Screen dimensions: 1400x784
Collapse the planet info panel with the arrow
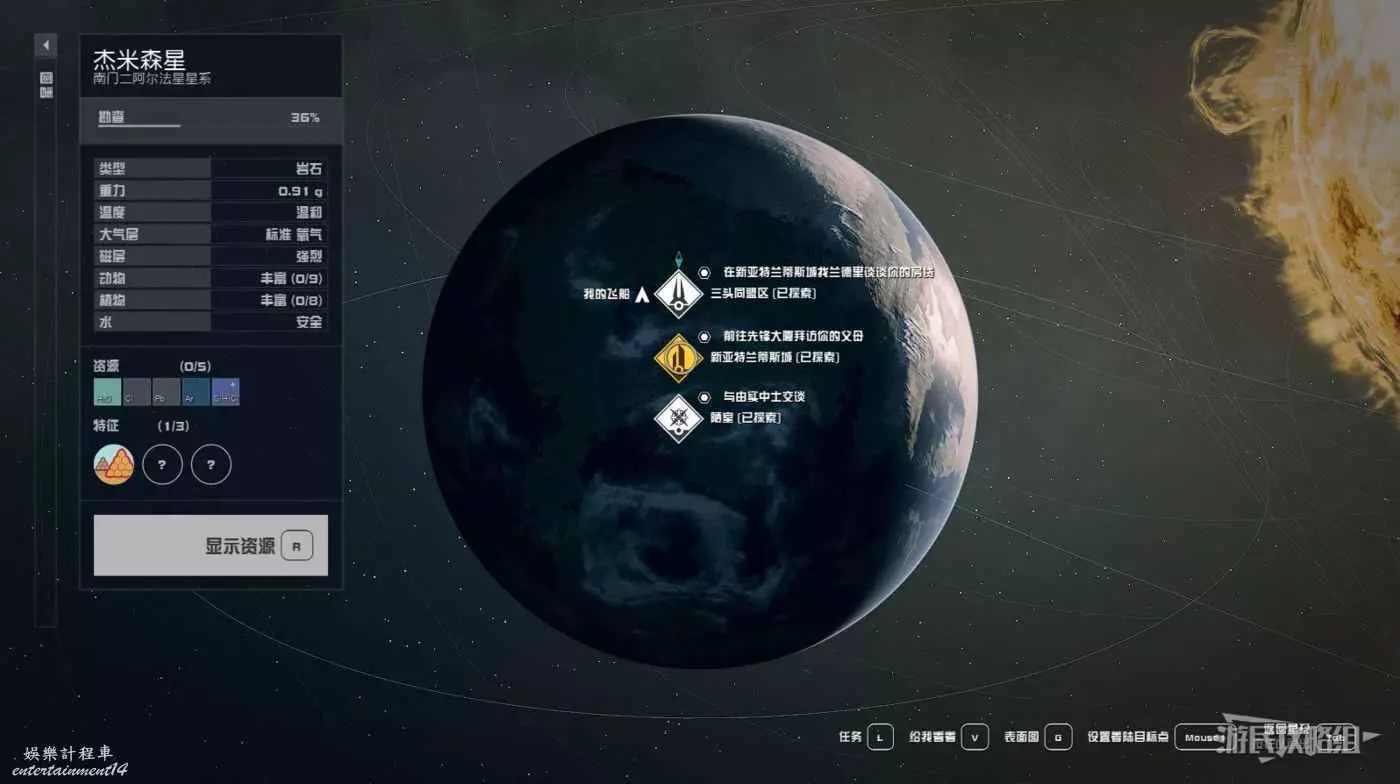click(x=46, y=46)
